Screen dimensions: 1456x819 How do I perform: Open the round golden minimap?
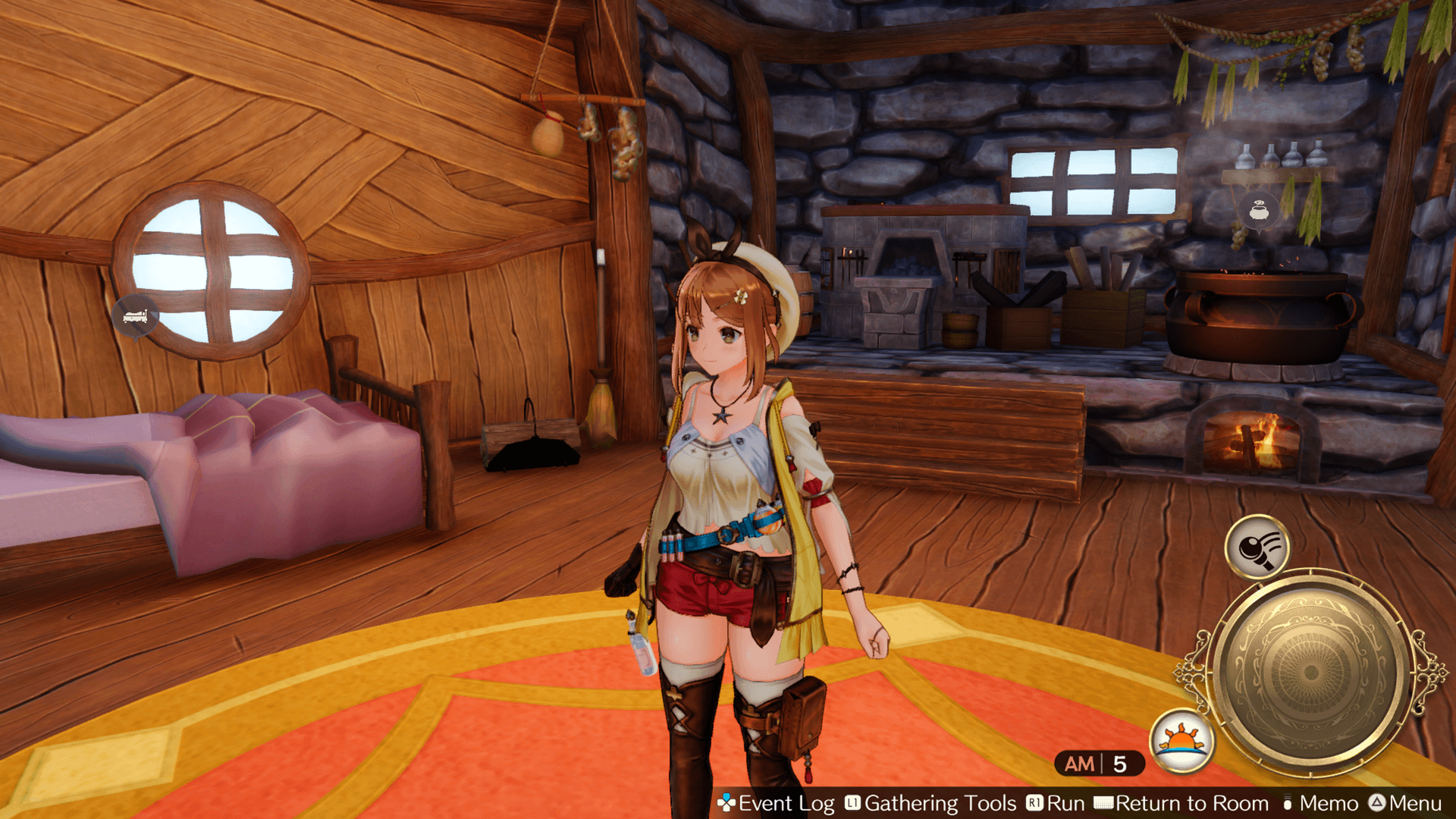tap(1310, 673)
